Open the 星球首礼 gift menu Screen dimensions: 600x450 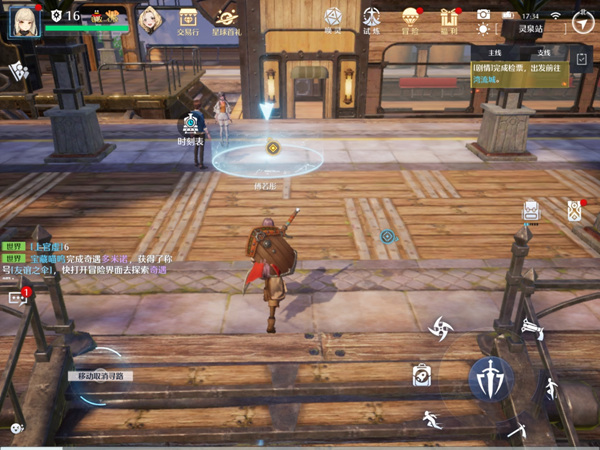(x=227, y=17)
